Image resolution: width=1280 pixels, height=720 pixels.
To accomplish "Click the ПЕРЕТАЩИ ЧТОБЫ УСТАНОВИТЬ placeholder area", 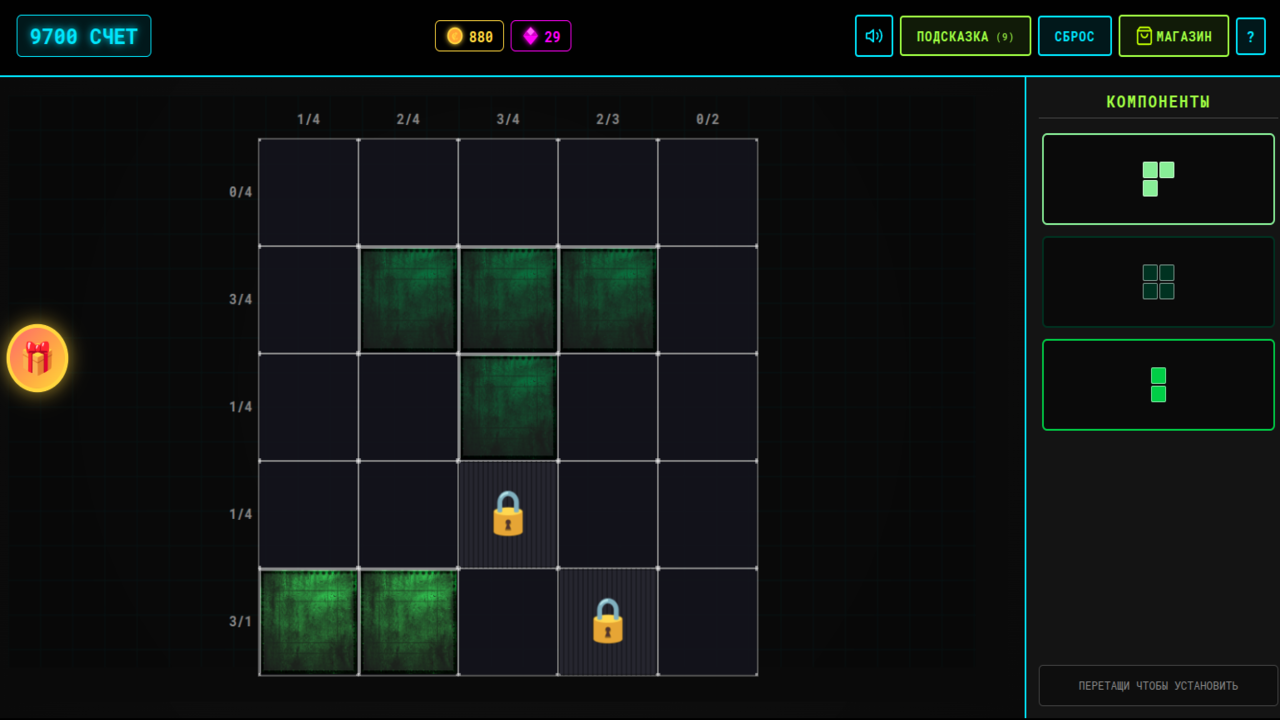I will tap(1158, 685).
